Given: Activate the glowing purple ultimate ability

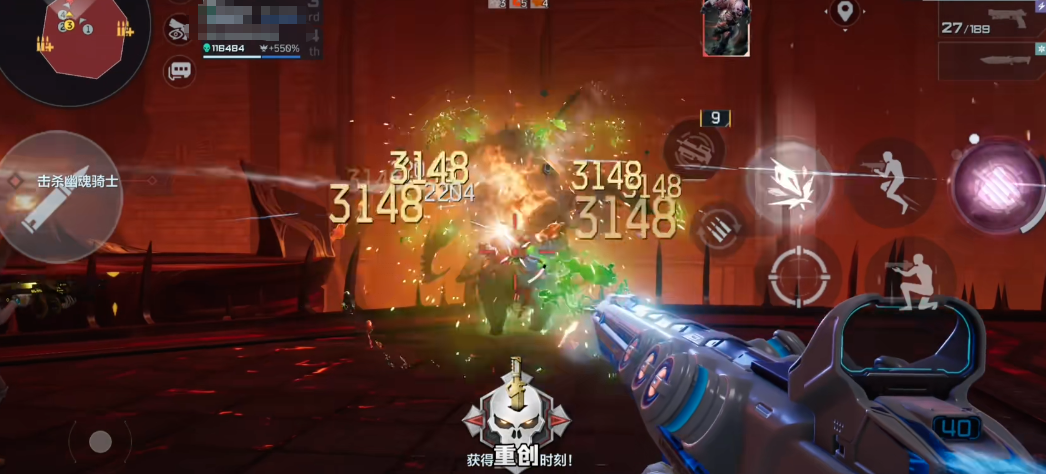Looking at the screenshot, I should pyautogui.click(x=996, y=186).
